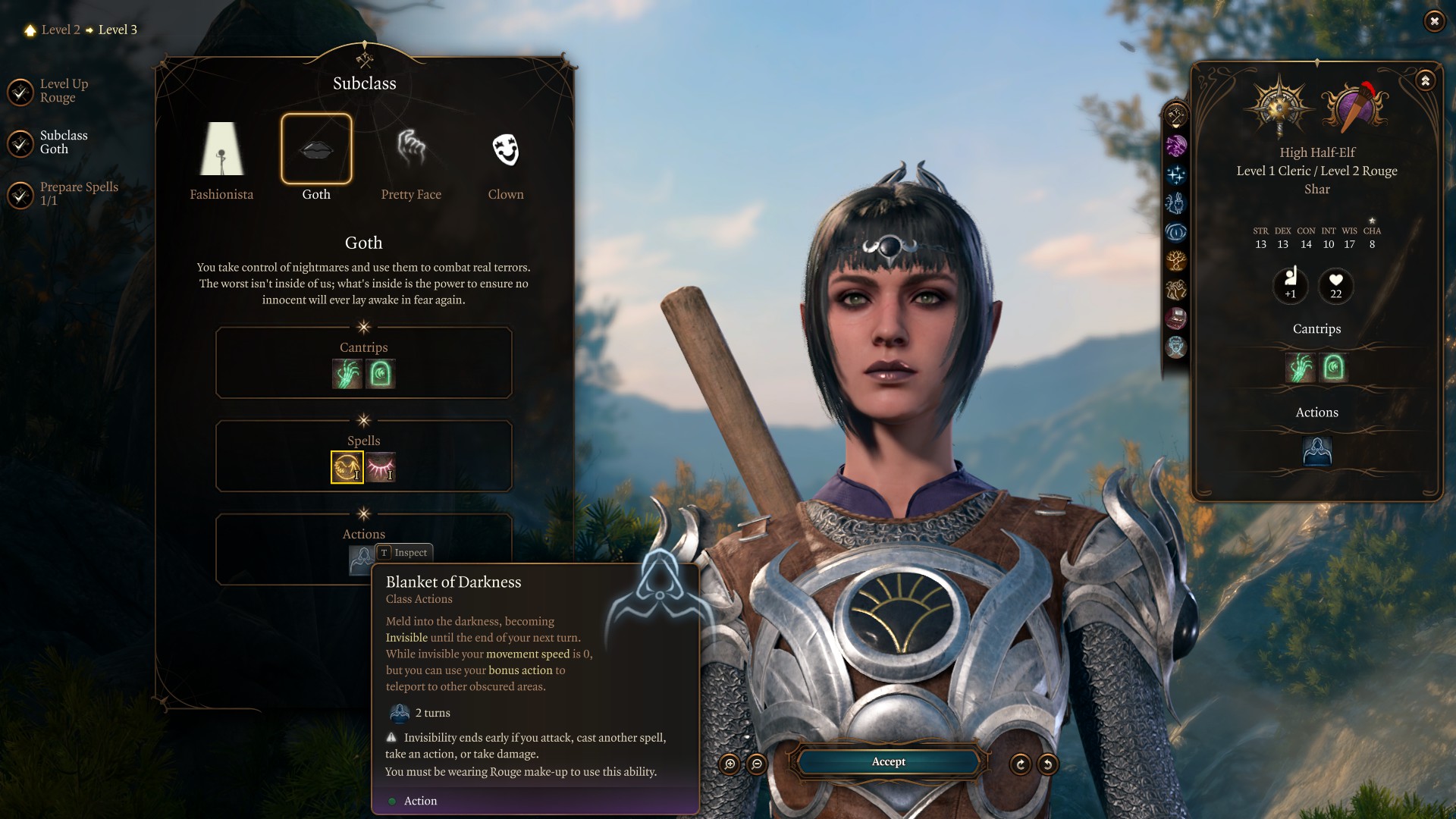
Task: Select the highlighted gold spell icon
Action: 347,467
